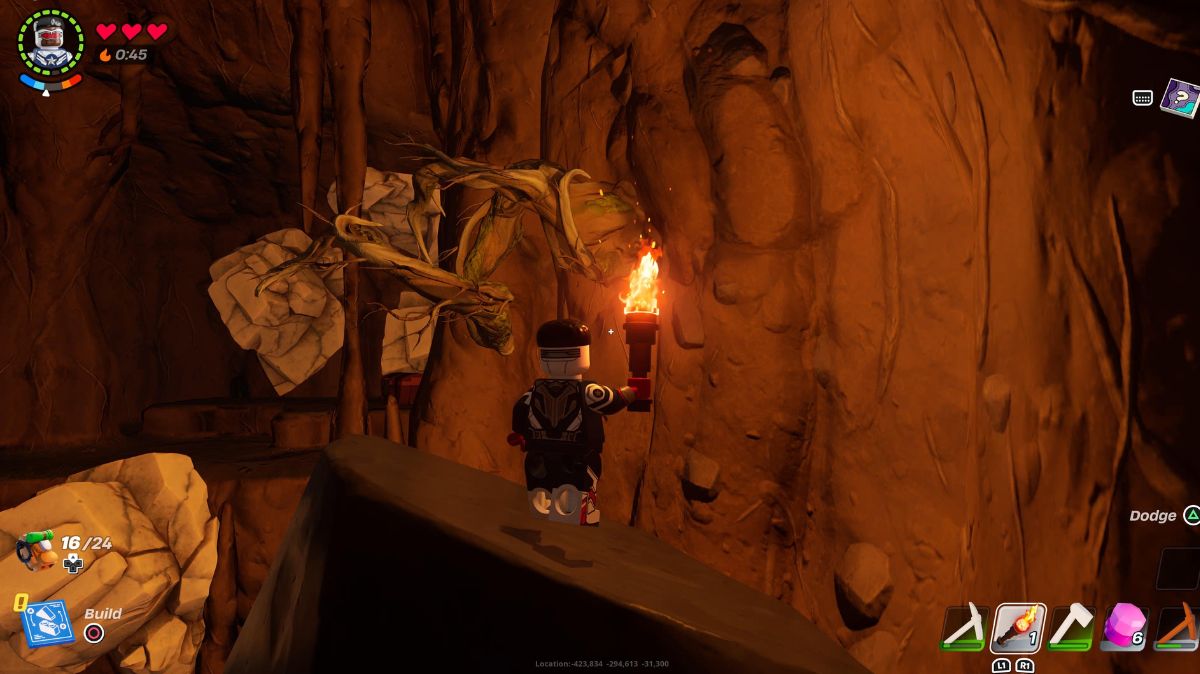The height and width of the screenshot is (674, 1200).
Task: Select the white pickaxe hotbar slot
Action: pos(965,628)
